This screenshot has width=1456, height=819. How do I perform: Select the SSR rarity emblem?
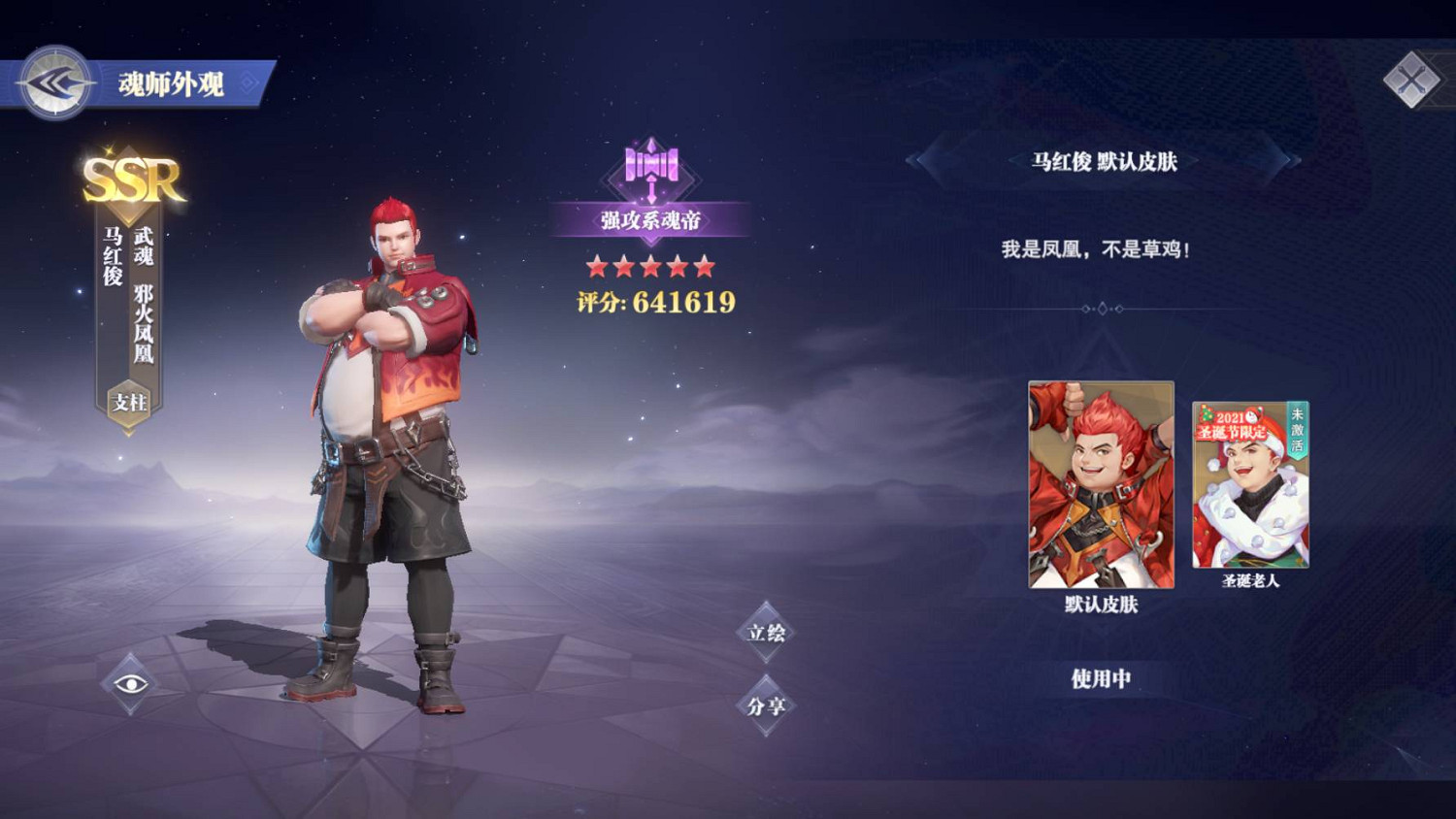pyautogui.click(x=131, y=178)
